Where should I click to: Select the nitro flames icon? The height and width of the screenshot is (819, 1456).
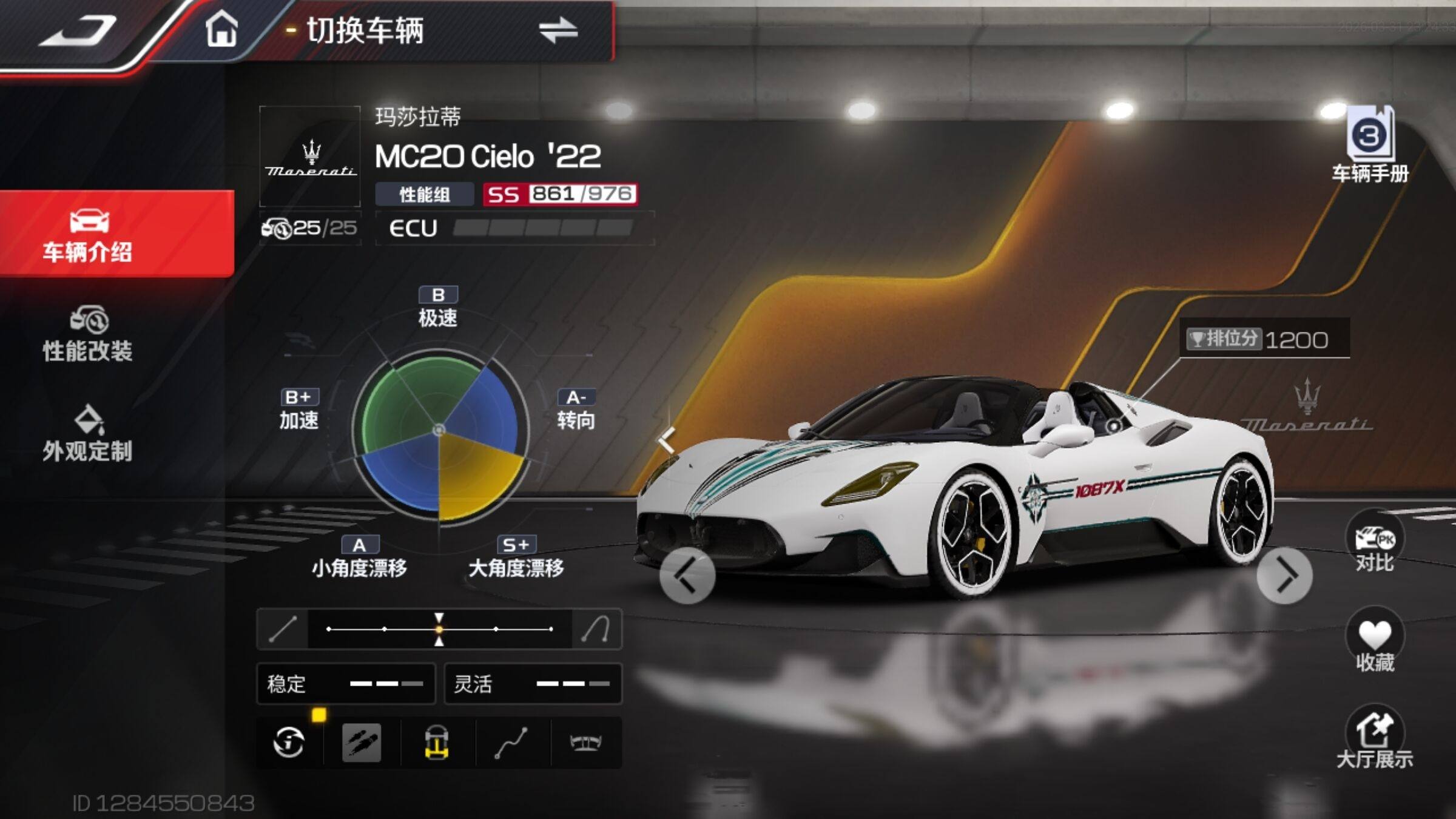362,743
